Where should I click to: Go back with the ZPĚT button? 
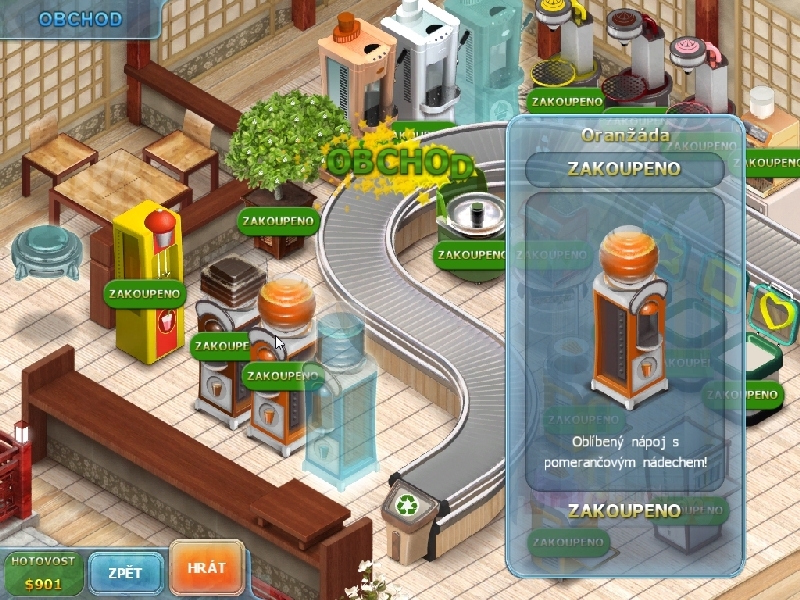click(125, 573)
